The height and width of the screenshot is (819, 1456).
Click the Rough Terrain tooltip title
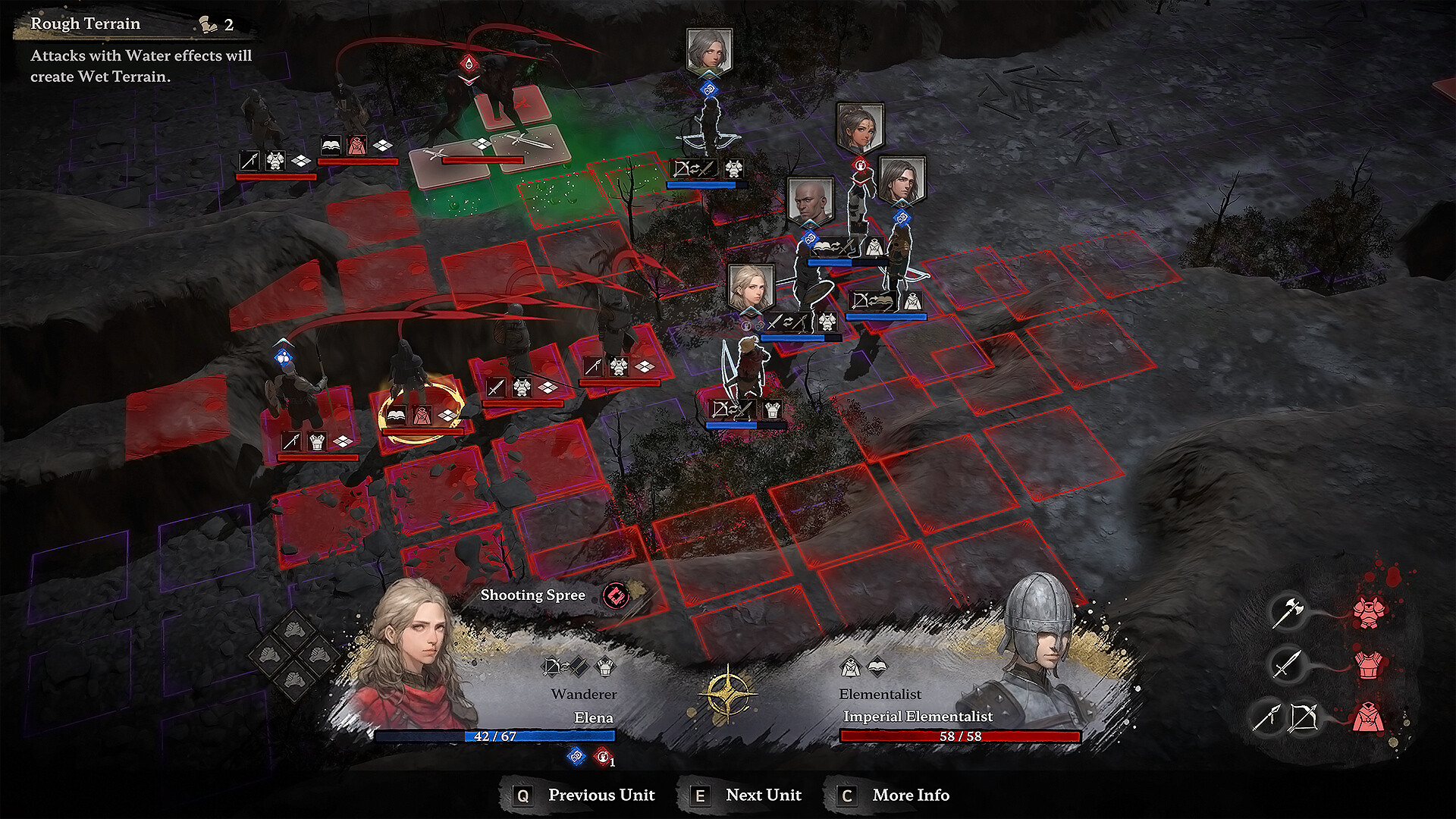point(84,24)
